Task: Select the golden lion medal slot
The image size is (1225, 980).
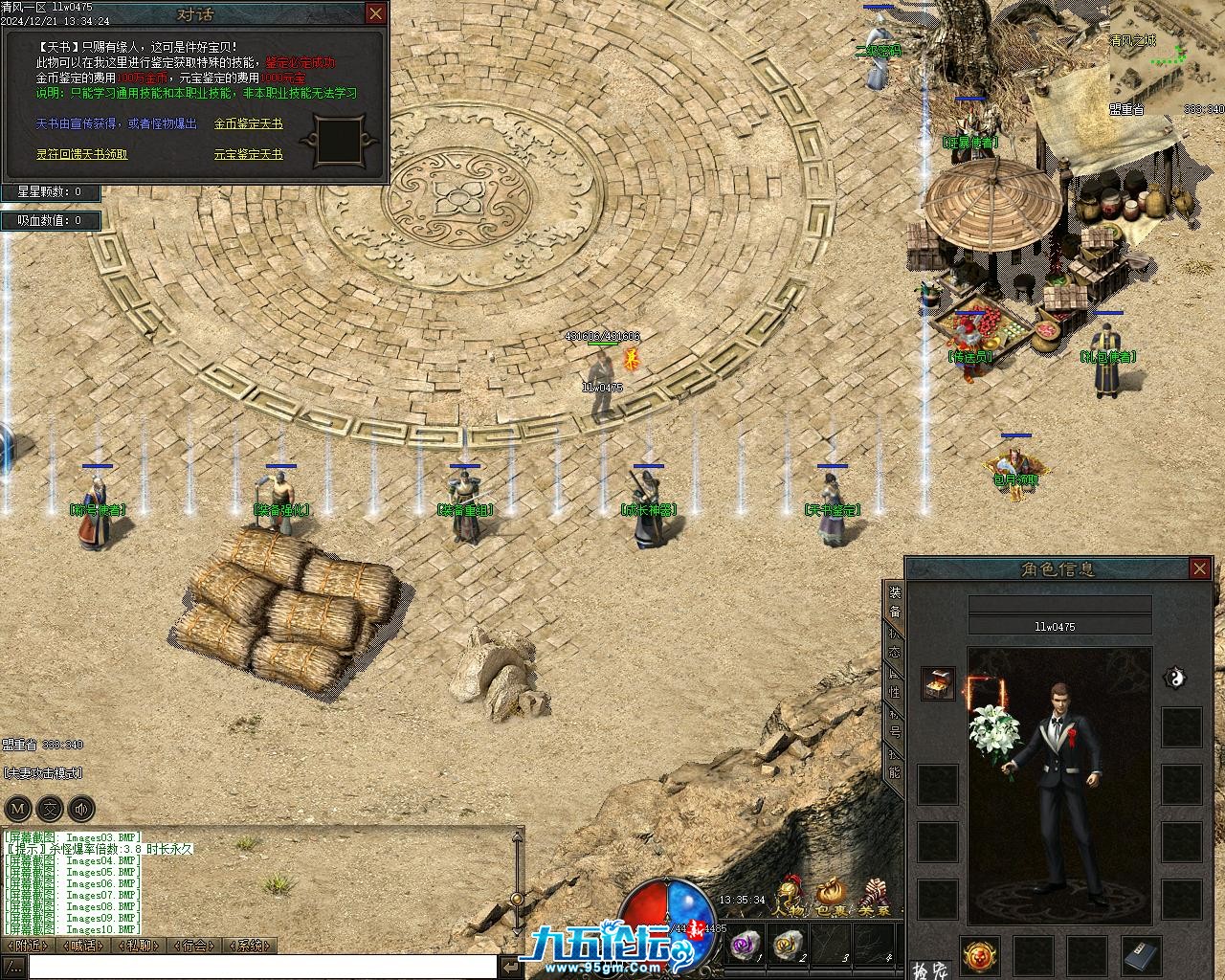Action: pyautogui.click(x=980, y=954)
